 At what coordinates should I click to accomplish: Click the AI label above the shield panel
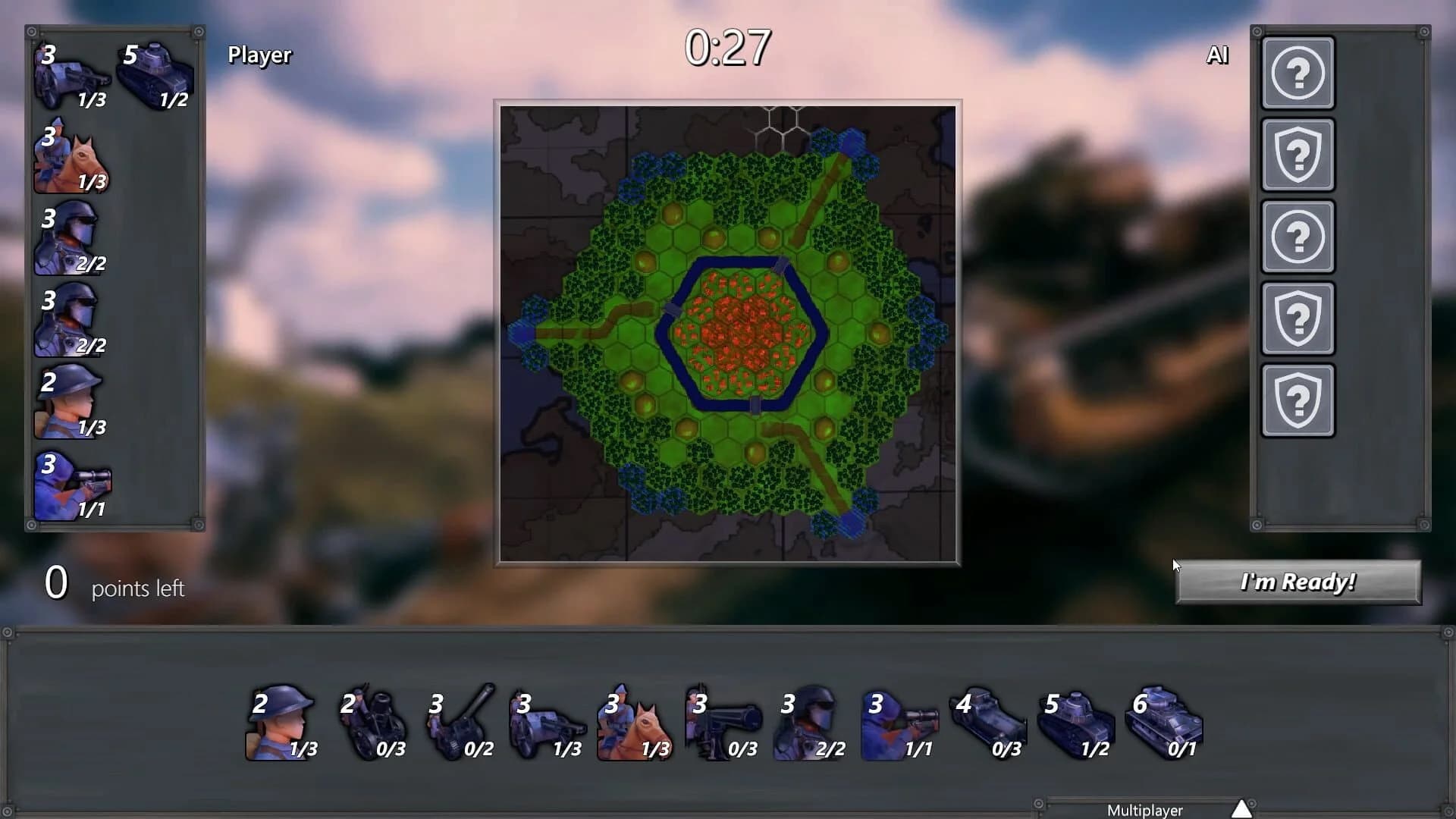pos(1218,55)
